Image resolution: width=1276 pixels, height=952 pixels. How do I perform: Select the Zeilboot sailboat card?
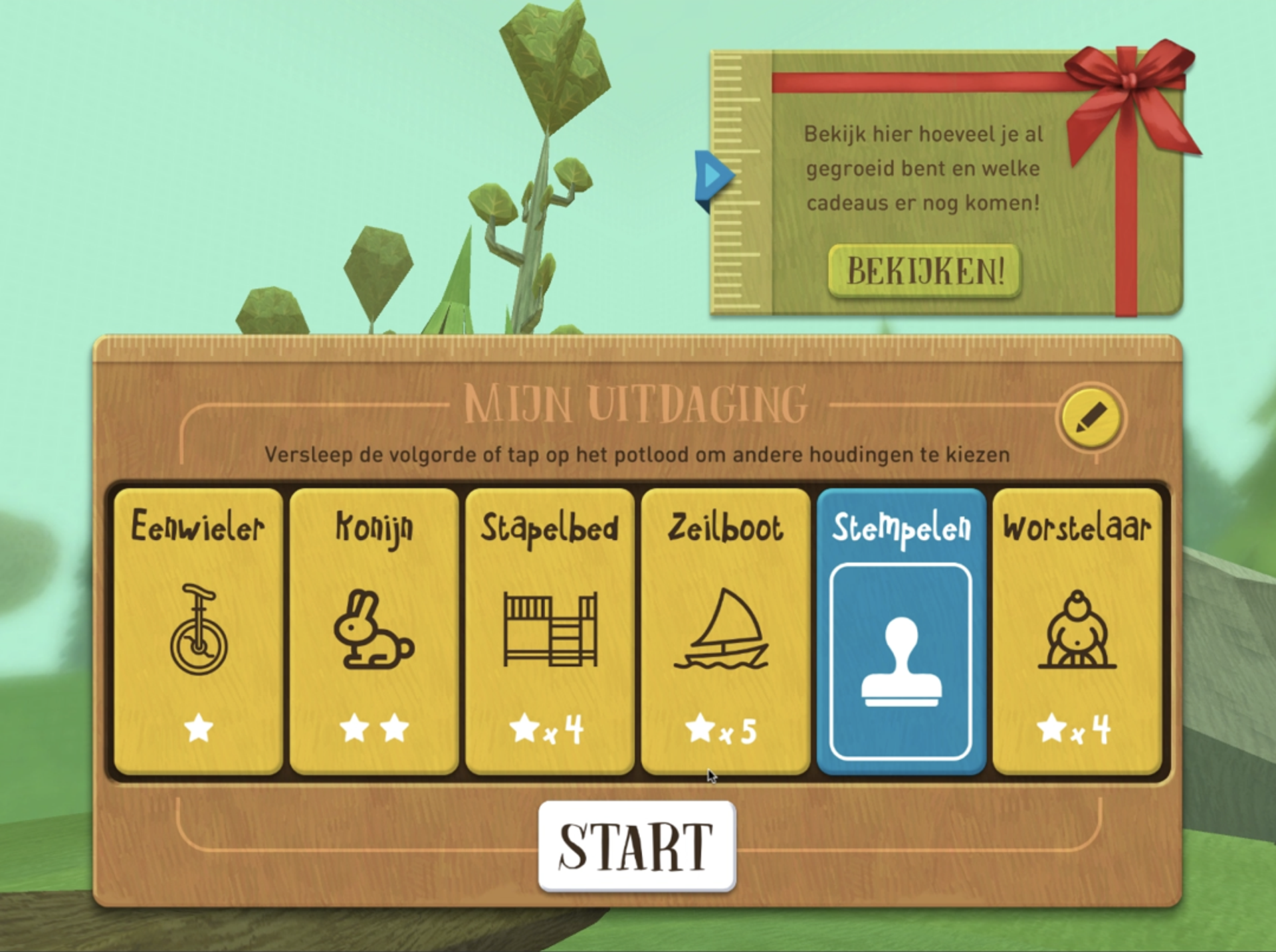pos(725,631)
